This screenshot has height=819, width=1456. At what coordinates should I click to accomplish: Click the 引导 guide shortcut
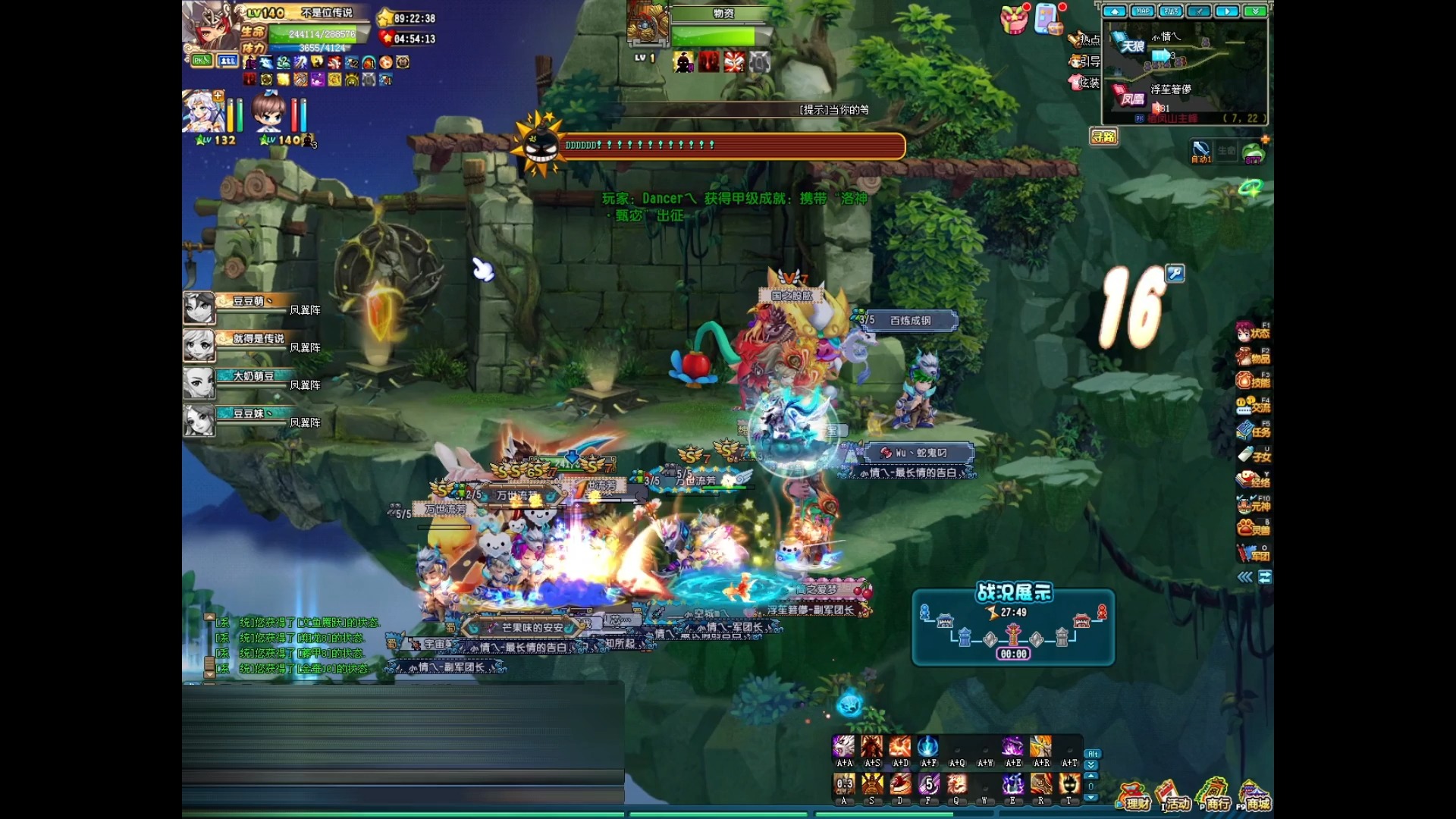point(1084,61)
